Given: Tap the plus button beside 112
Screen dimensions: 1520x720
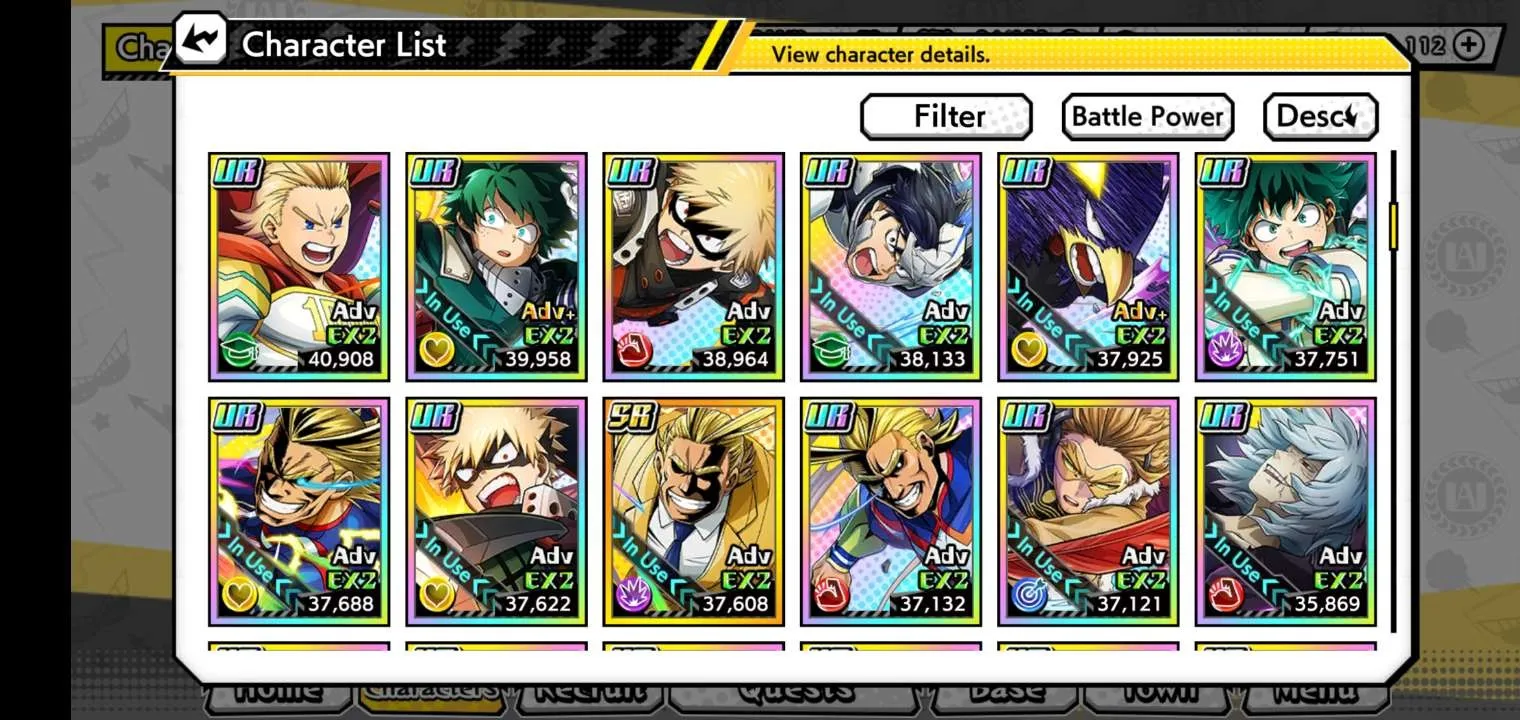Looking at the screenshot, I should 1468,45.
